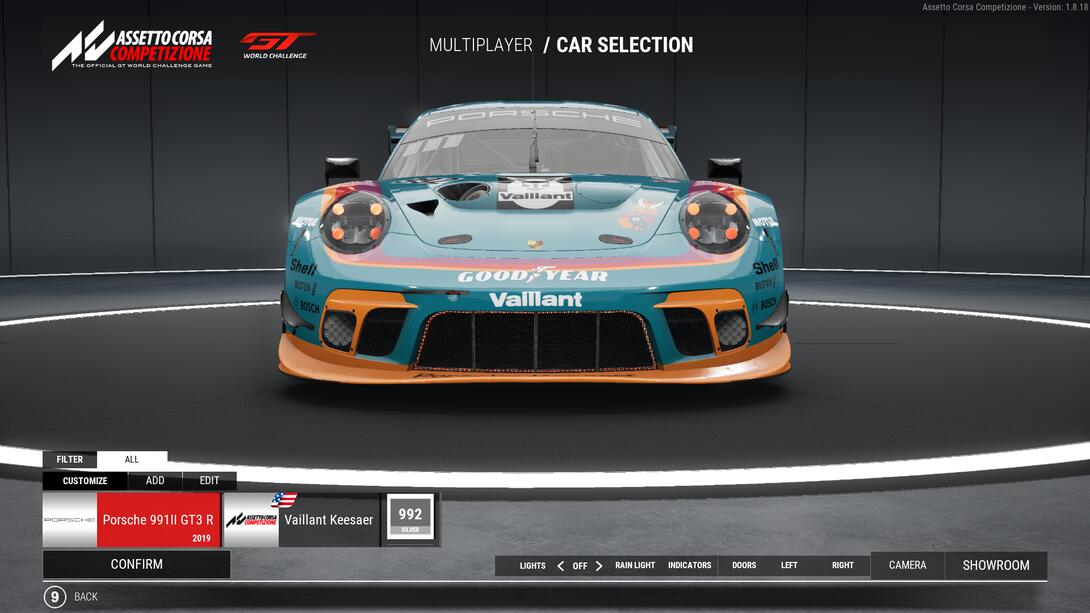
Task: Enter the Showroom view
Action: [x=996, y=566]
